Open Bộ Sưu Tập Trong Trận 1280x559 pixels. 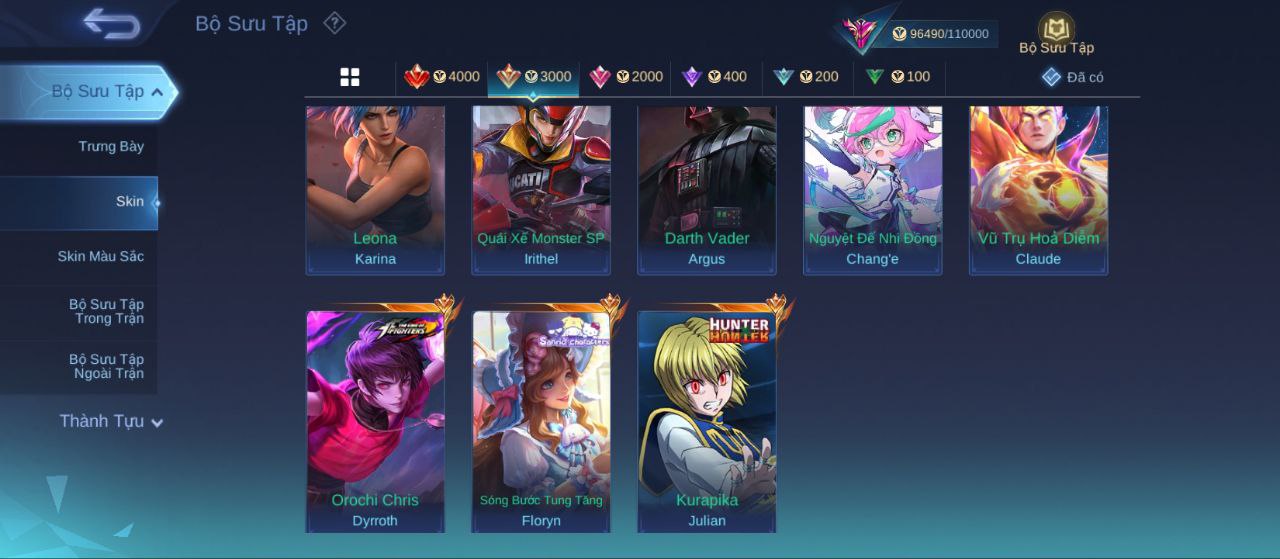(106, 312)
